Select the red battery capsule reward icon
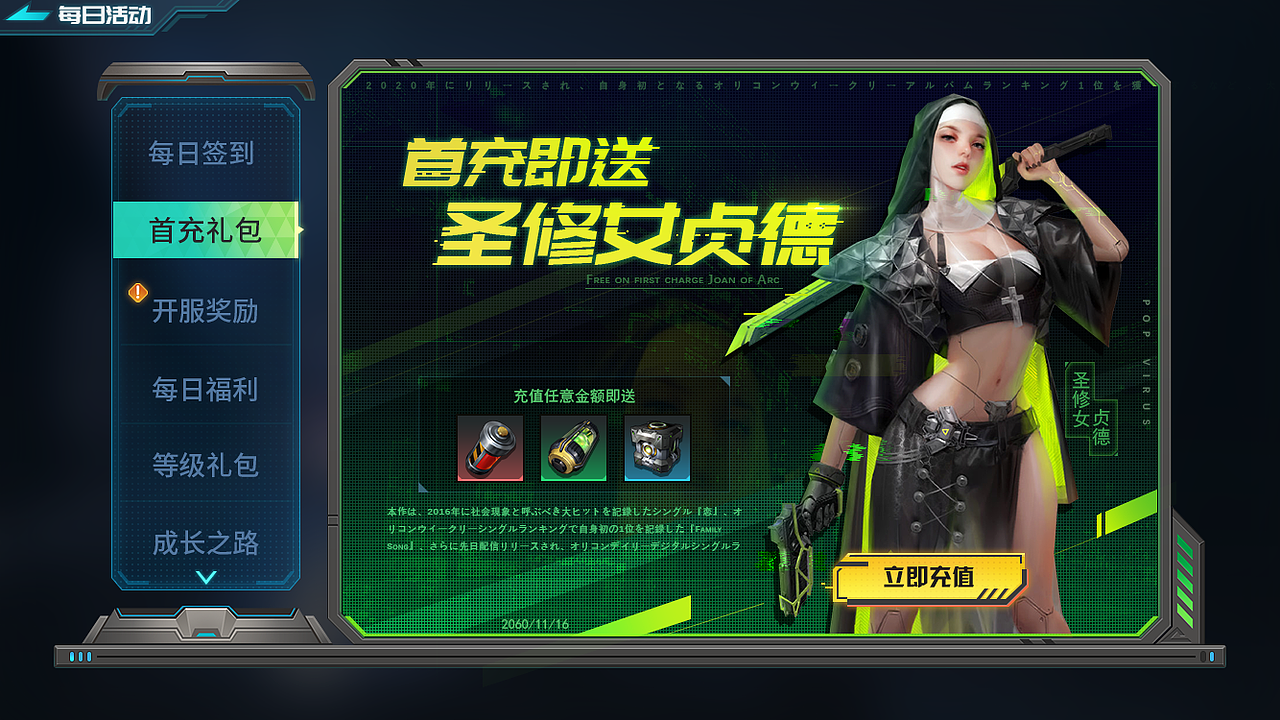Screen dimensions: 1280x720 [x=490, y=450]
